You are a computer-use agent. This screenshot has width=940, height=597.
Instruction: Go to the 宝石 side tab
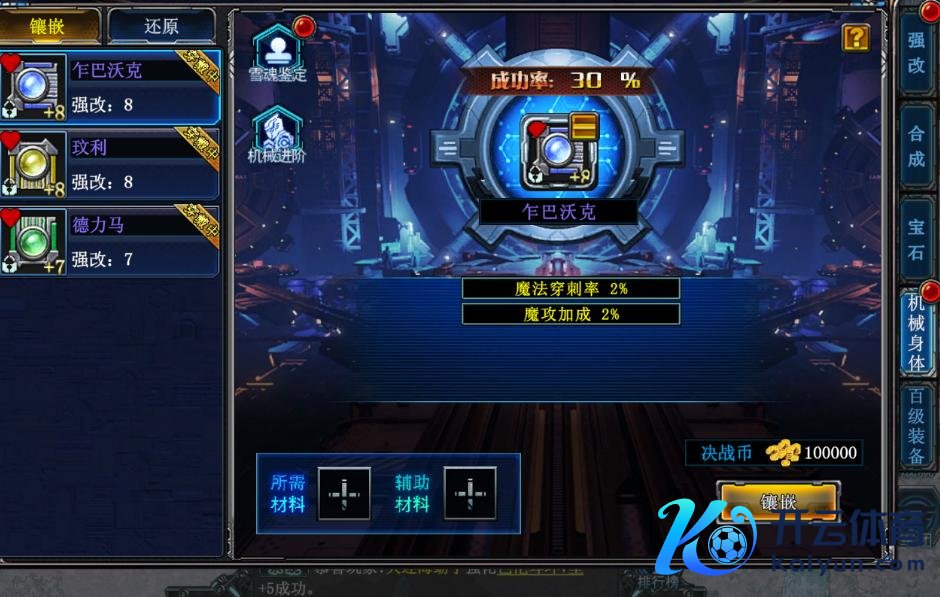click(916, 238)
